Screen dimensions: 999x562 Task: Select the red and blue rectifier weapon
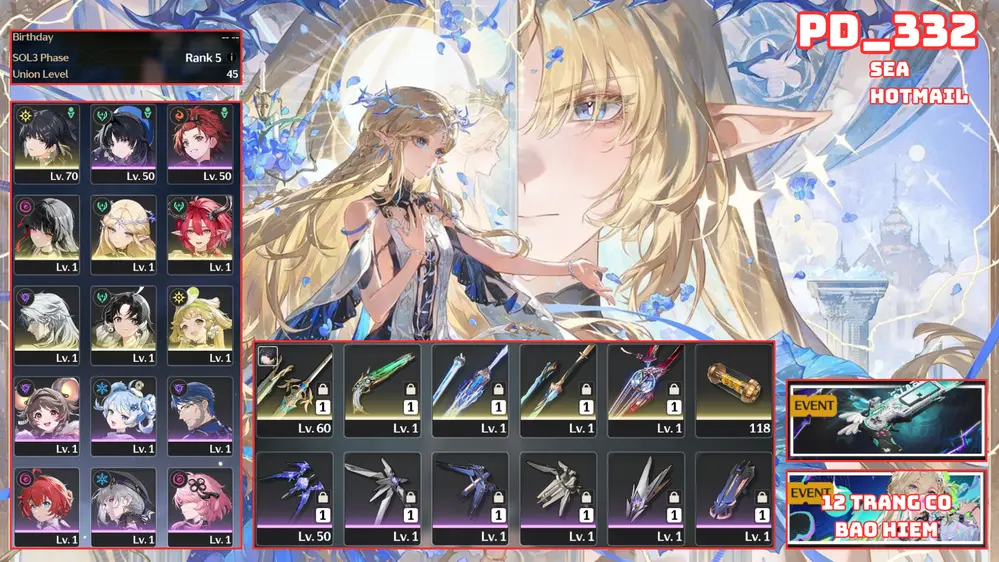click(646, 391)
